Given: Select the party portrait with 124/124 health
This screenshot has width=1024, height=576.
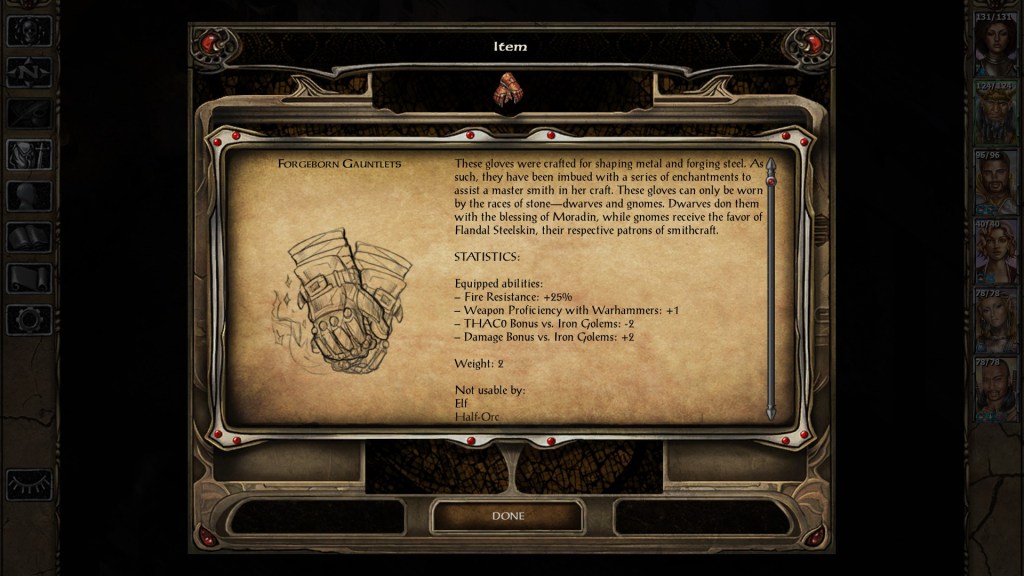Looking at the screenshot, I should (995, 111).
